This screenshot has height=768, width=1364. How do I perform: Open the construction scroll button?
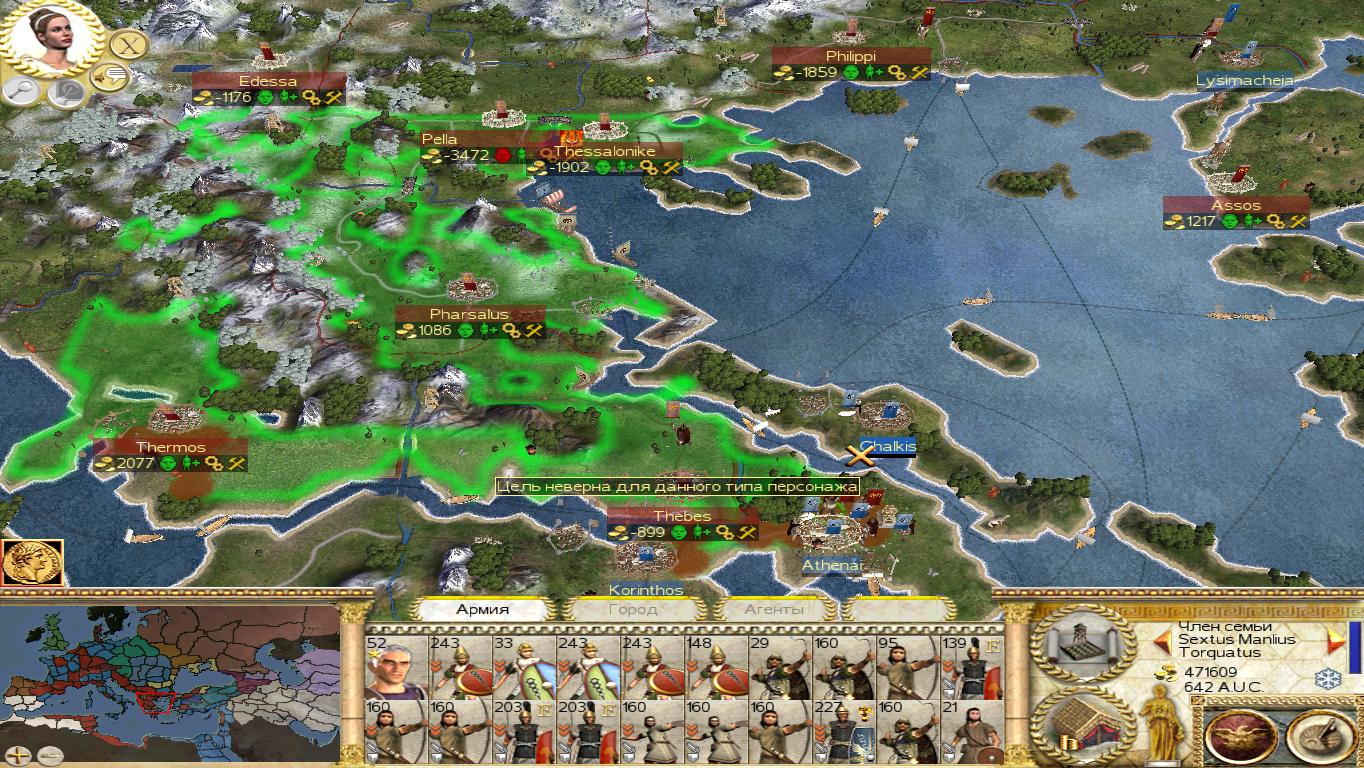pyautogui.click(x=1082, y=645)
